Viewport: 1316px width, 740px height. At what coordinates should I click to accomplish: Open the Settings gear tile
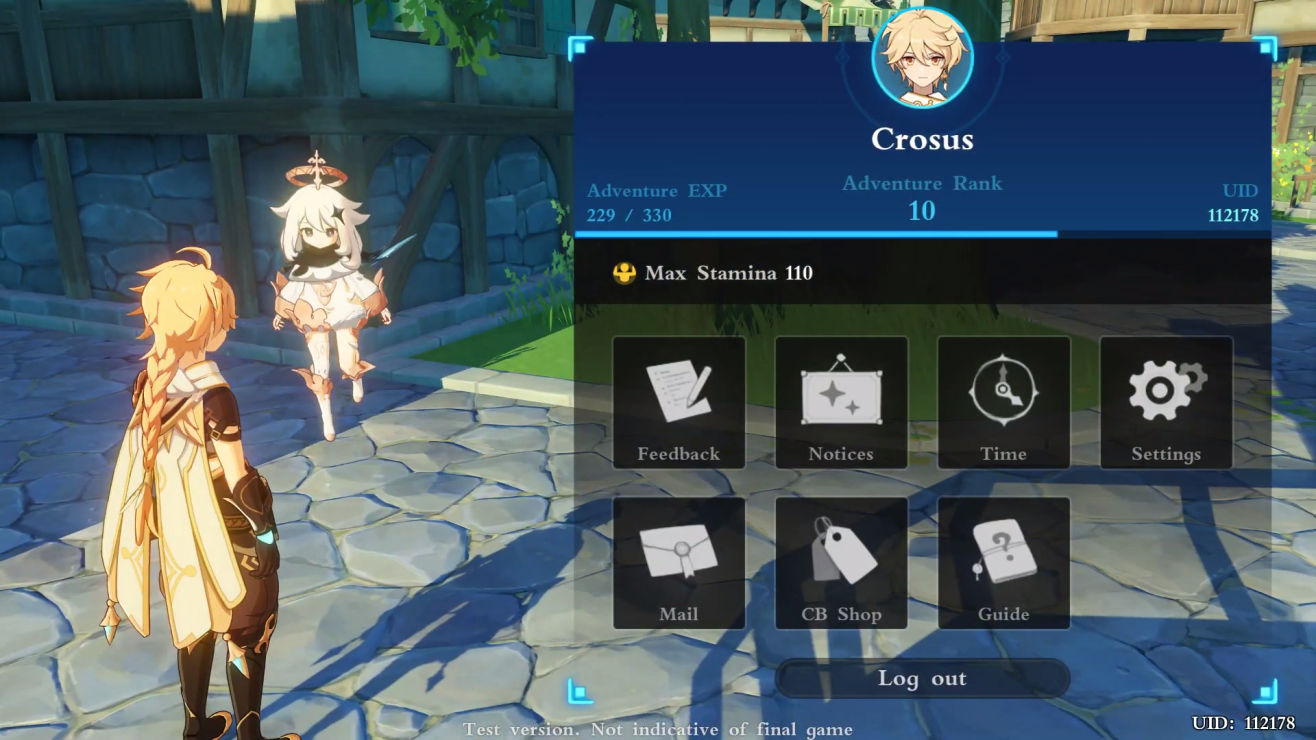[1166, 402]
